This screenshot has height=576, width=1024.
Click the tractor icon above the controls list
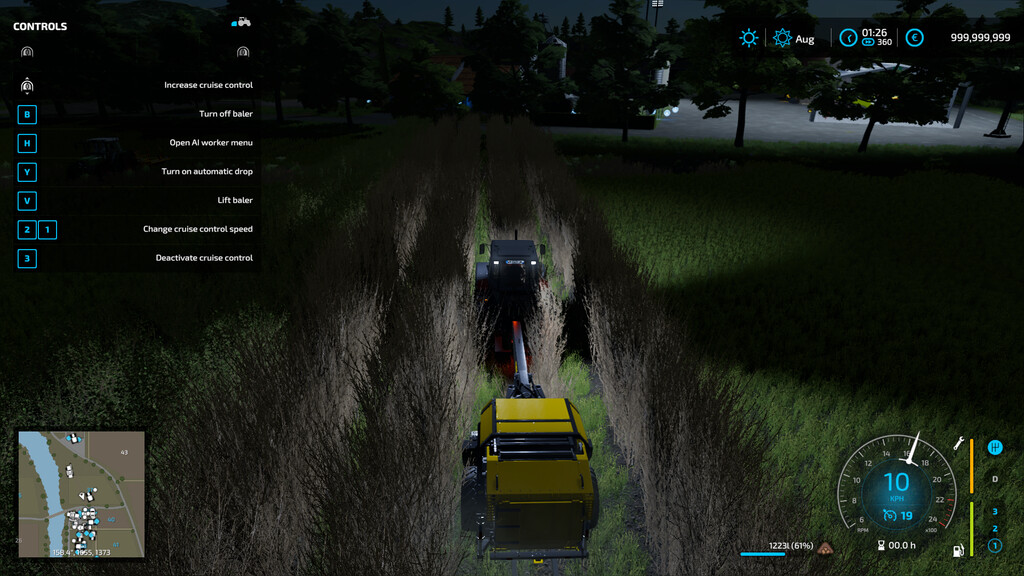click(241, 21)
